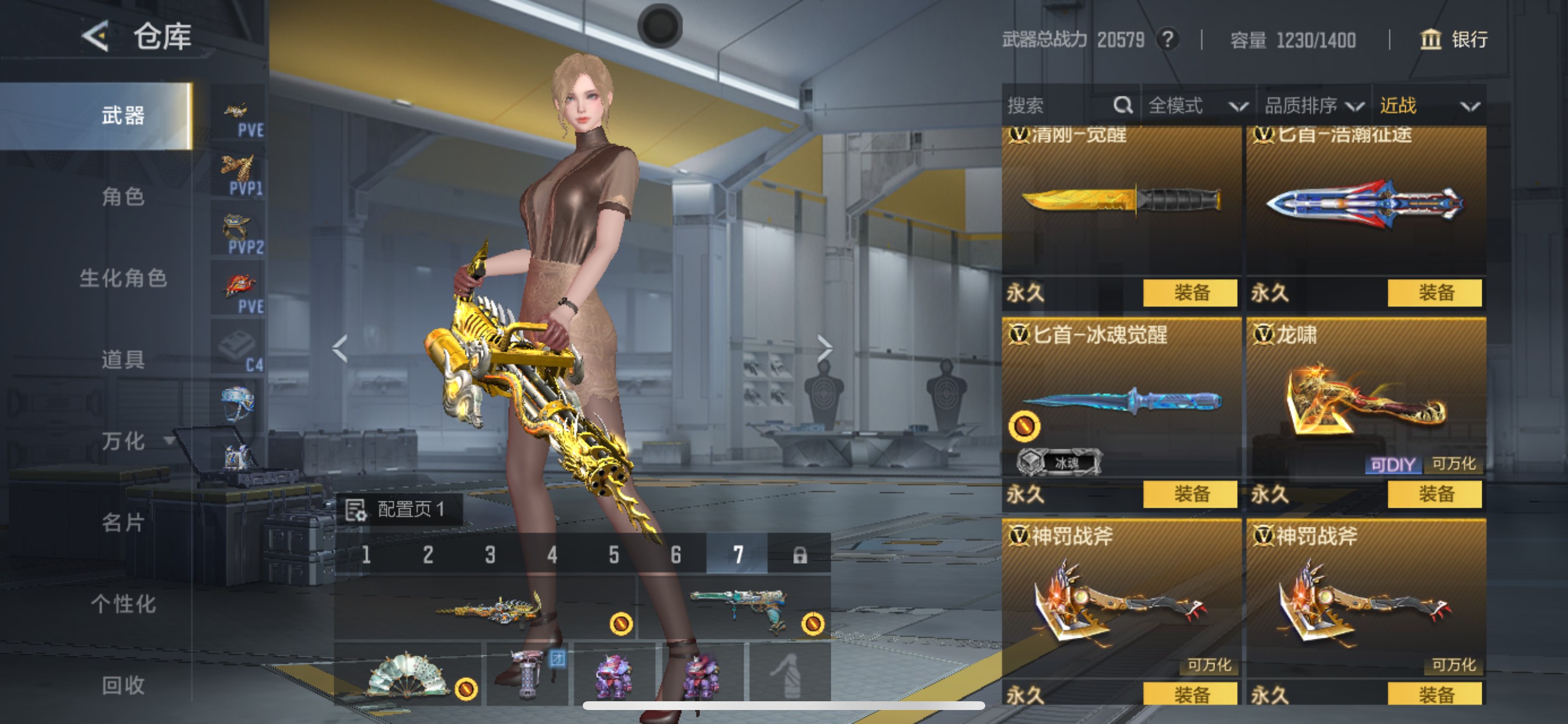The width and height of the screenshot is (1568, 724).
Task: Open the 名片 name card tab
Action: click(123, 523)
